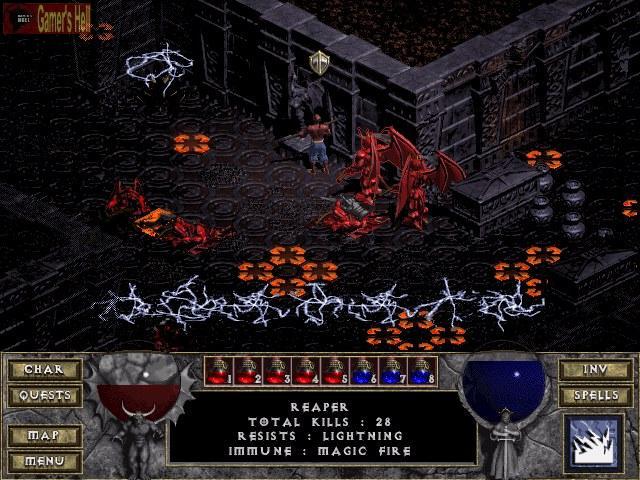
Task: Drink the blue potion in belt slot 6
Action: click(363, 372)
